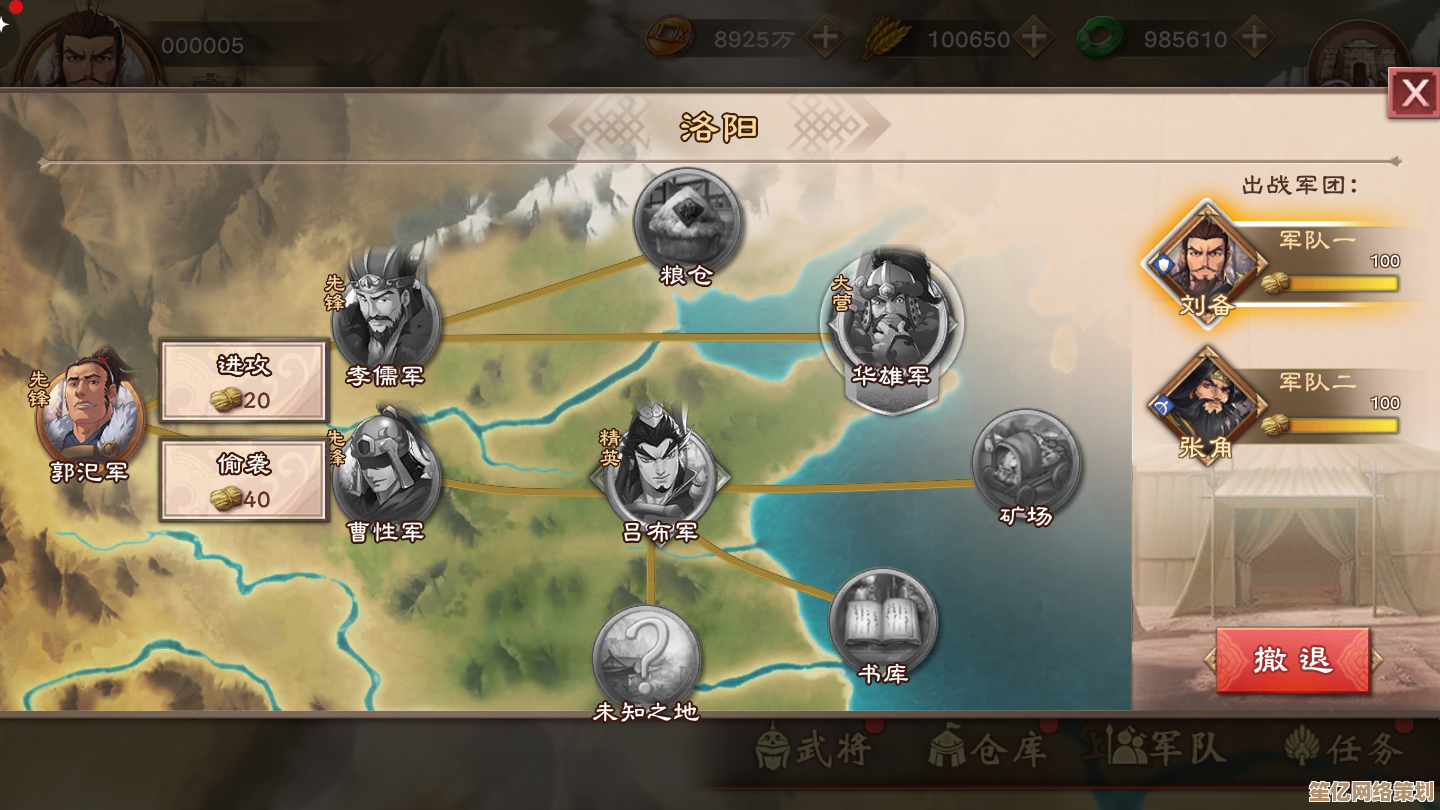Screen dimensions: 1440x810
Task: Select the 吕布军 elite node
Action: point(660,470)
